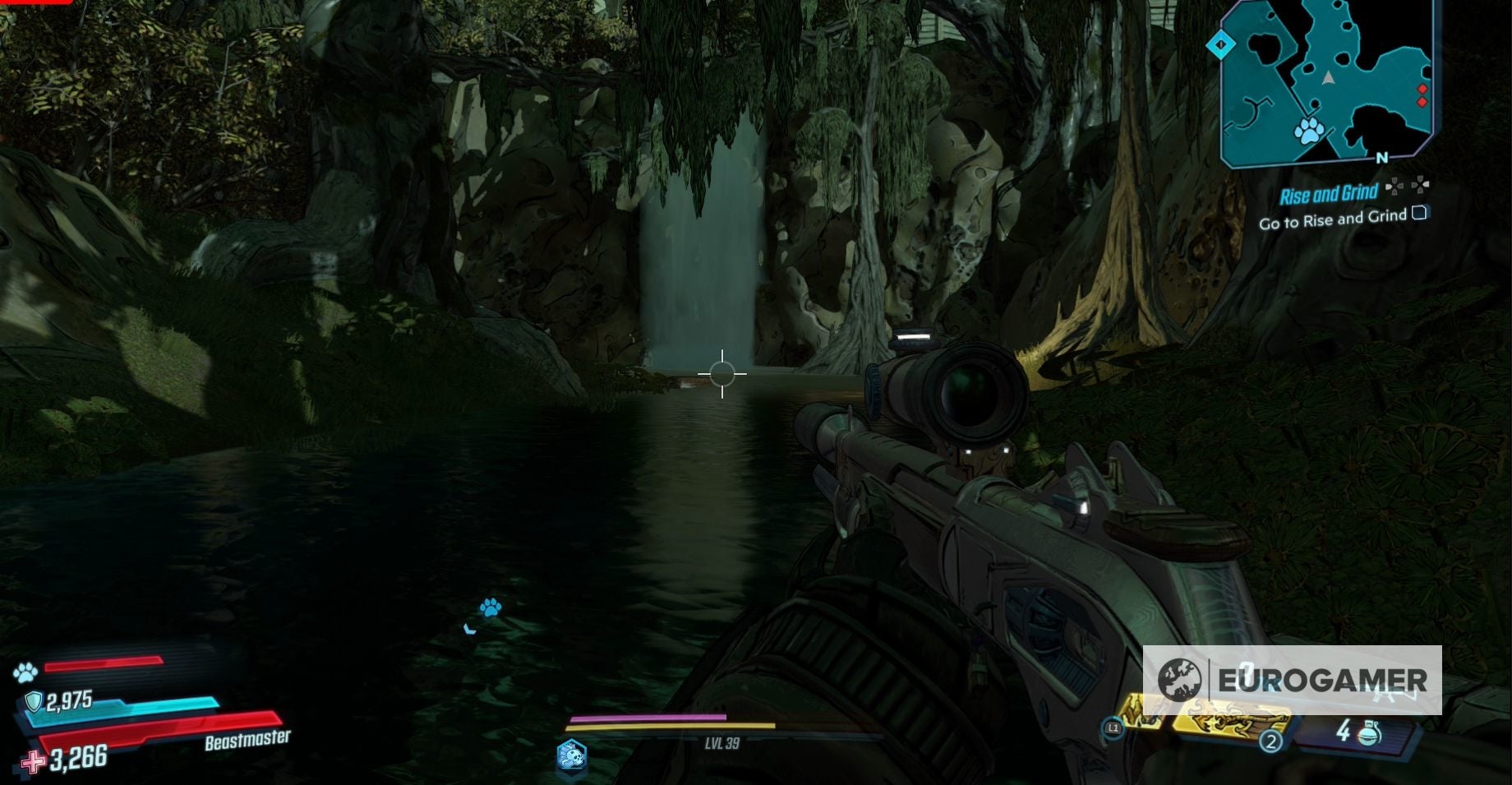This screenshot has width=1512, height=785.
Task: Click the cyan diamond fast travel marker on minimap
Action: coord(1224,45)
